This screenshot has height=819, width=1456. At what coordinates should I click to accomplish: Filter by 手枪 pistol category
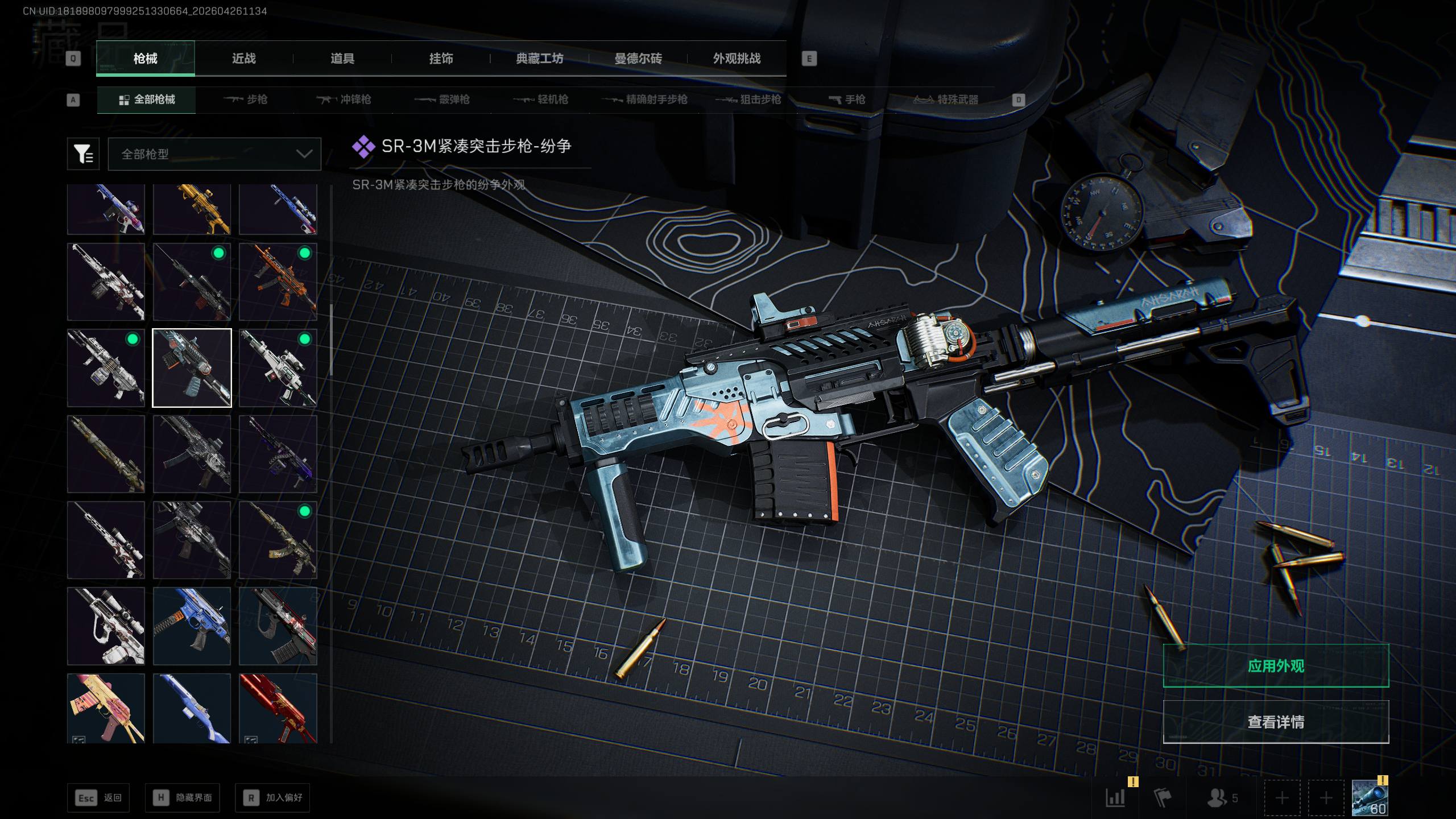[847, 100]
